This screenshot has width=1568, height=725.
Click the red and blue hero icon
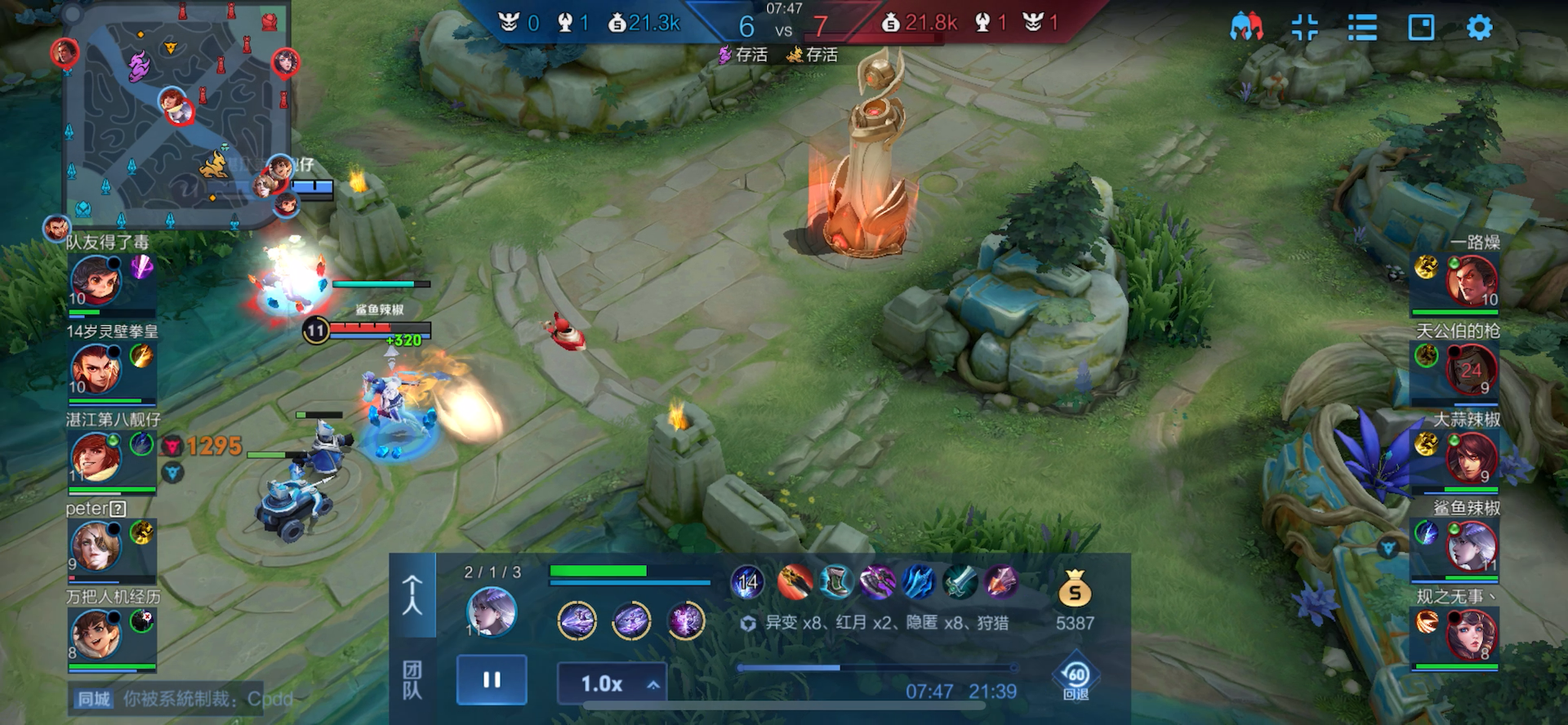click(x=1246, y=28)
